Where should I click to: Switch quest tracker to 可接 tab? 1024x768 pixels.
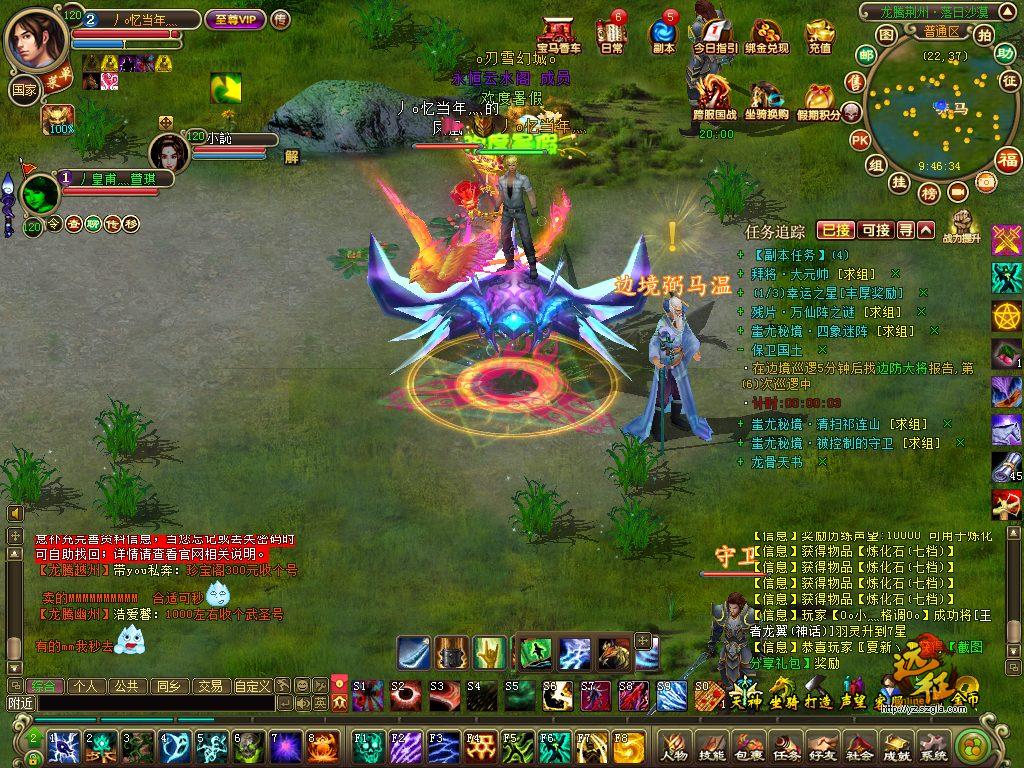point(875,230)
